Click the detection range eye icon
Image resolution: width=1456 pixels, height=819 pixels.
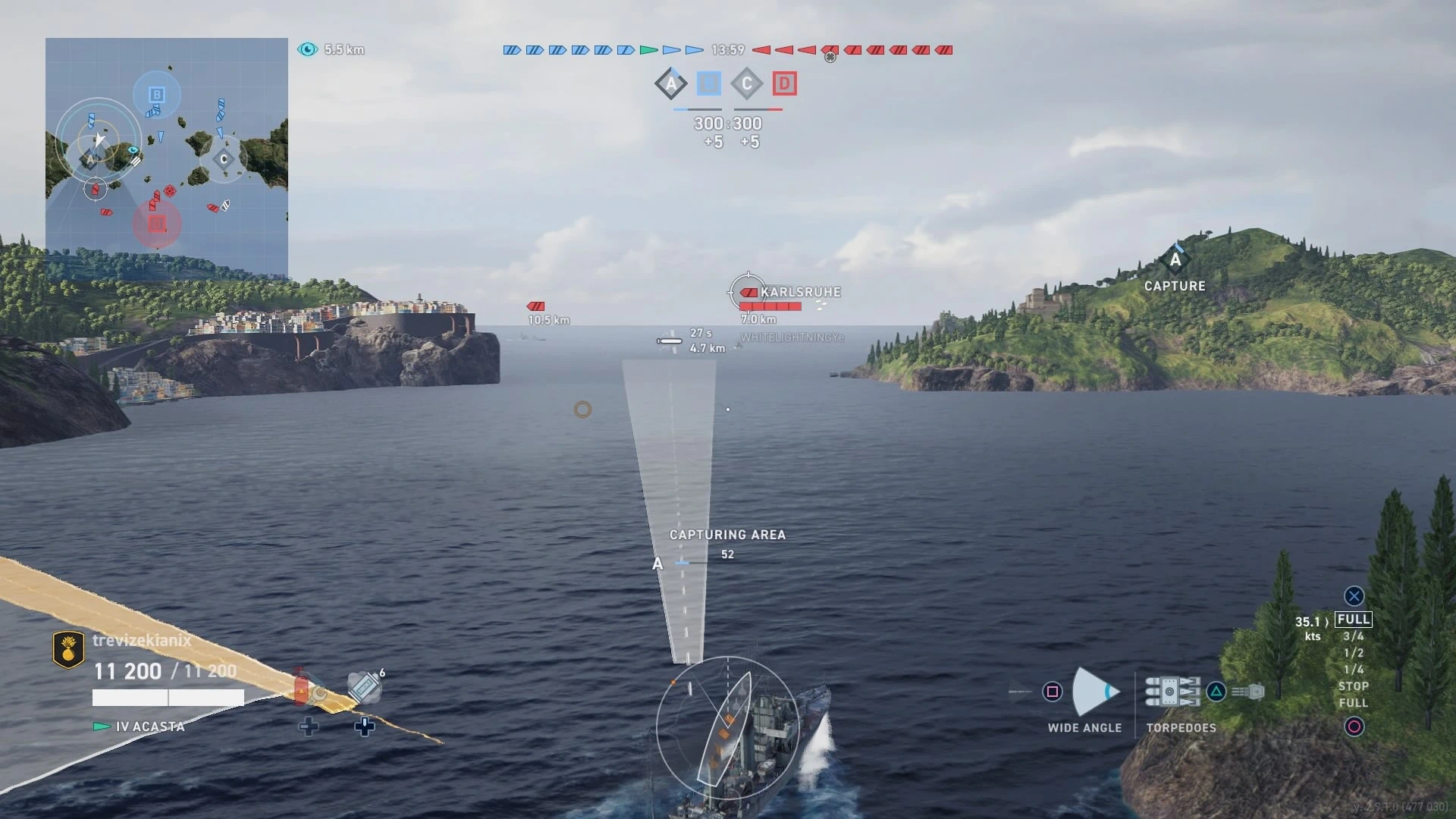(308, 49)
